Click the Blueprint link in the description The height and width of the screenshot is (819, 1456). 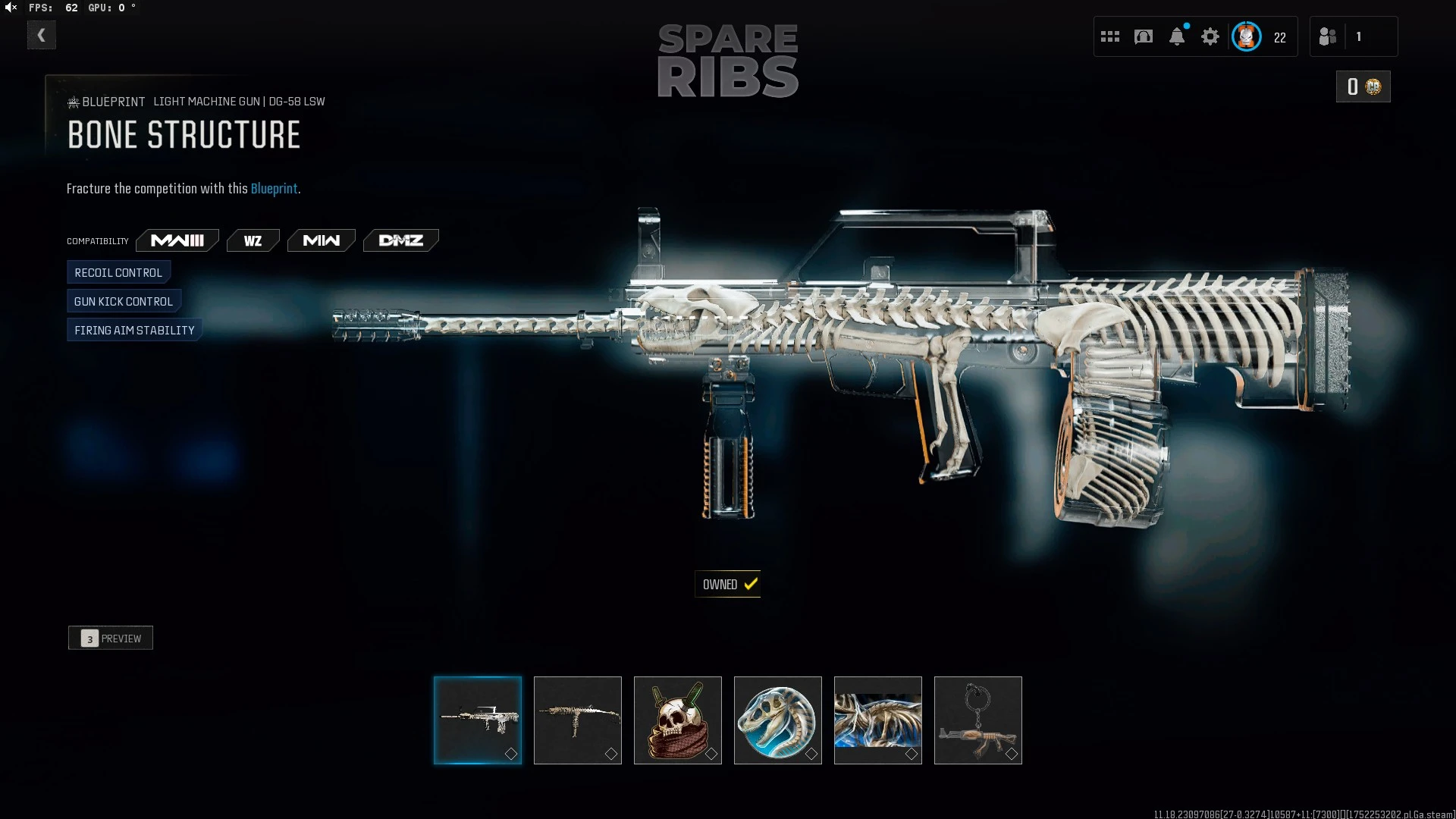[274, 189]
